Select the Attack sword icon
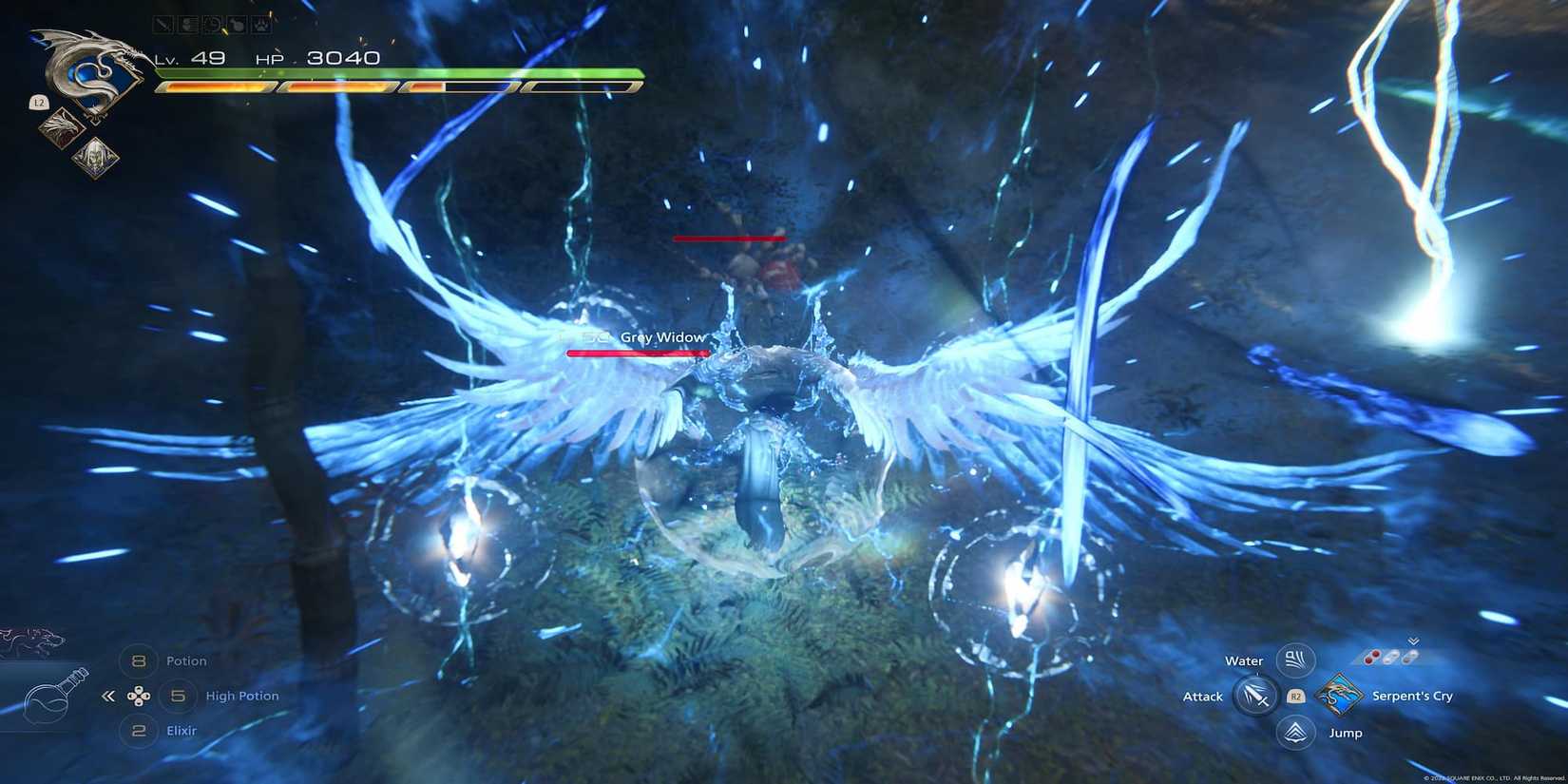 (x=1256, y=697)
